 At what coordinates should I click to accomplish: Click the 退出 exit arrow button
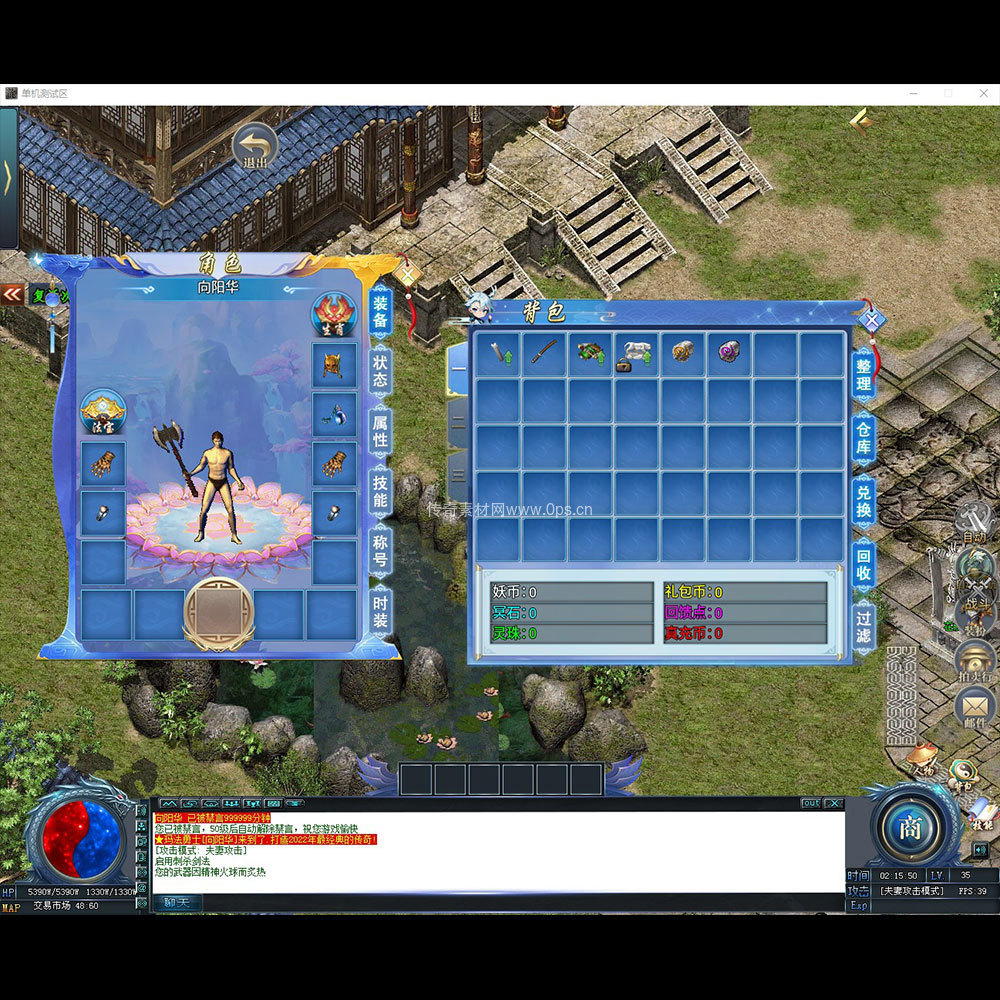pos(254,146)
